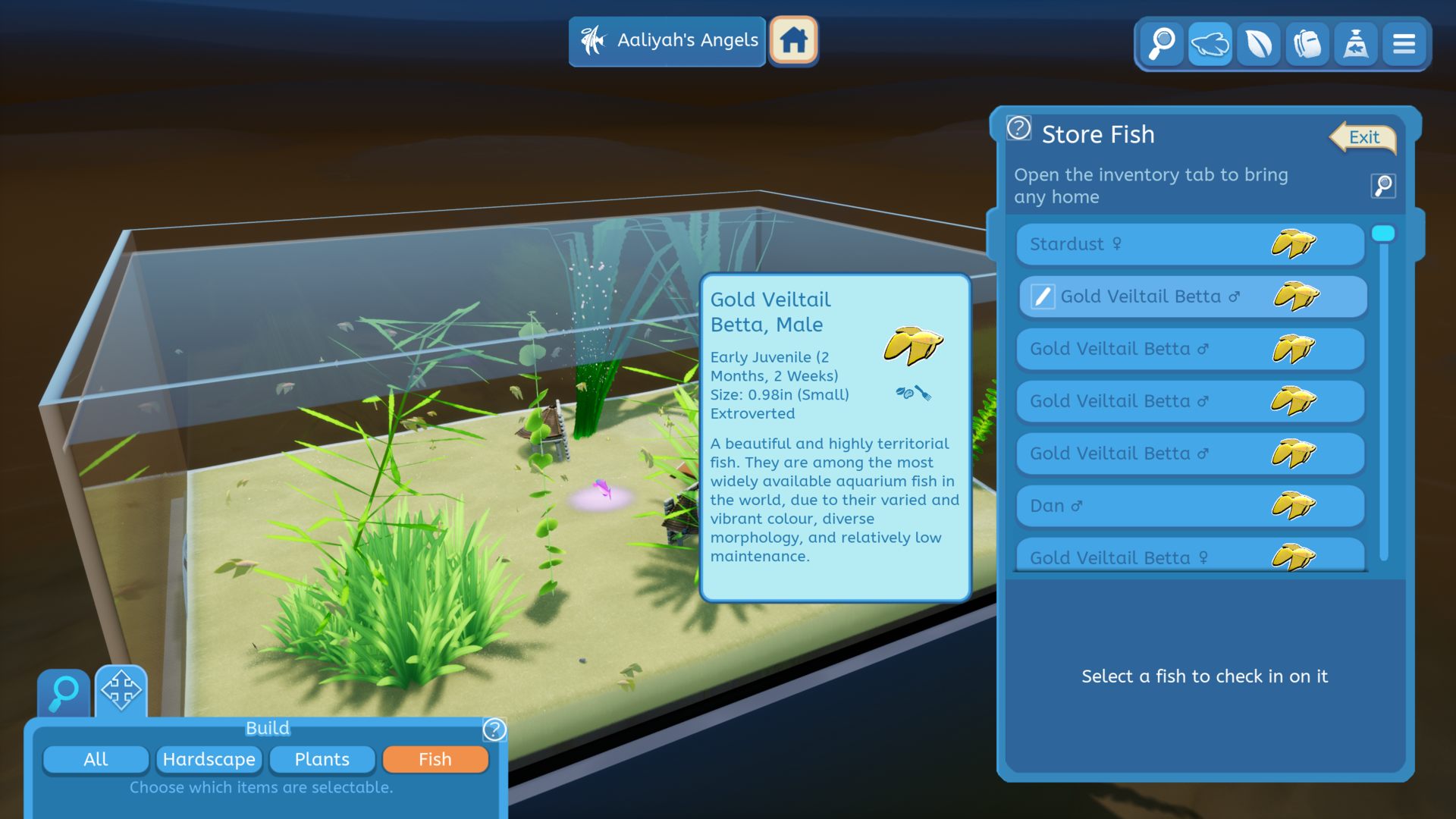Select the Dan male fish row

[1189, 506]
